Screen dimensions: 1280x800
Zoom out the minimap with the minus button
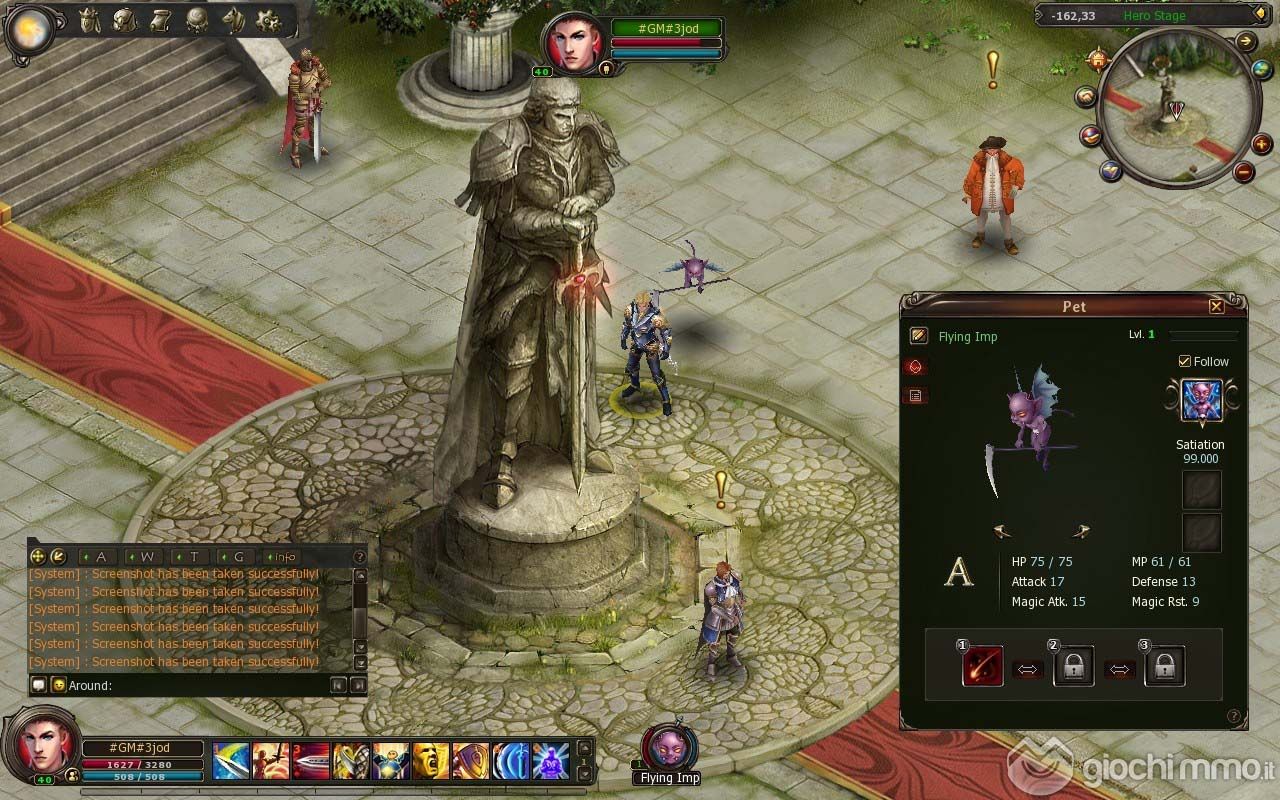click(1243, 172)
